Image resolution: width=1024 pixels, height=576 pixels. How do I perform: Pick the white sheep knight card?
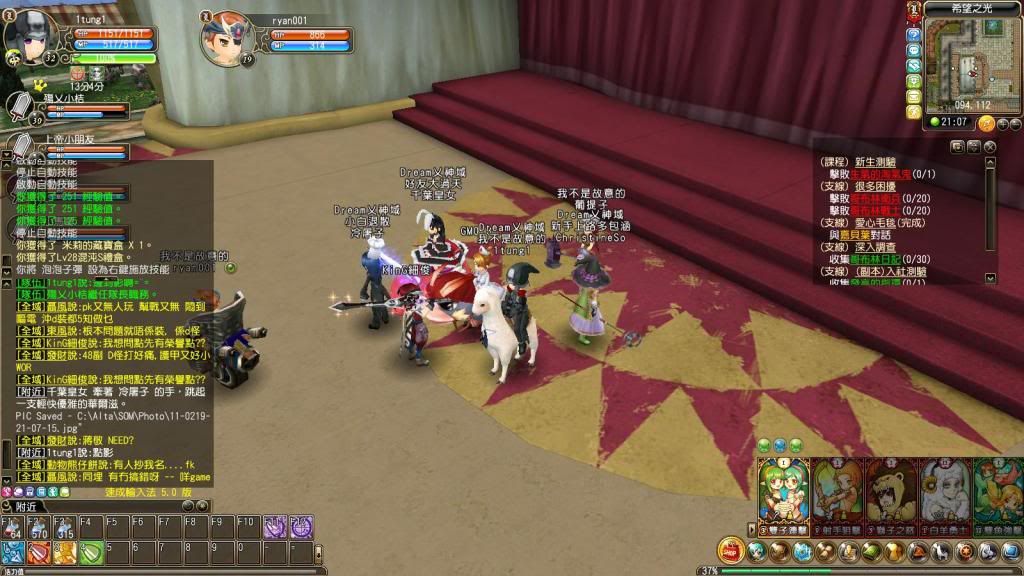click(x=944, y=488)
